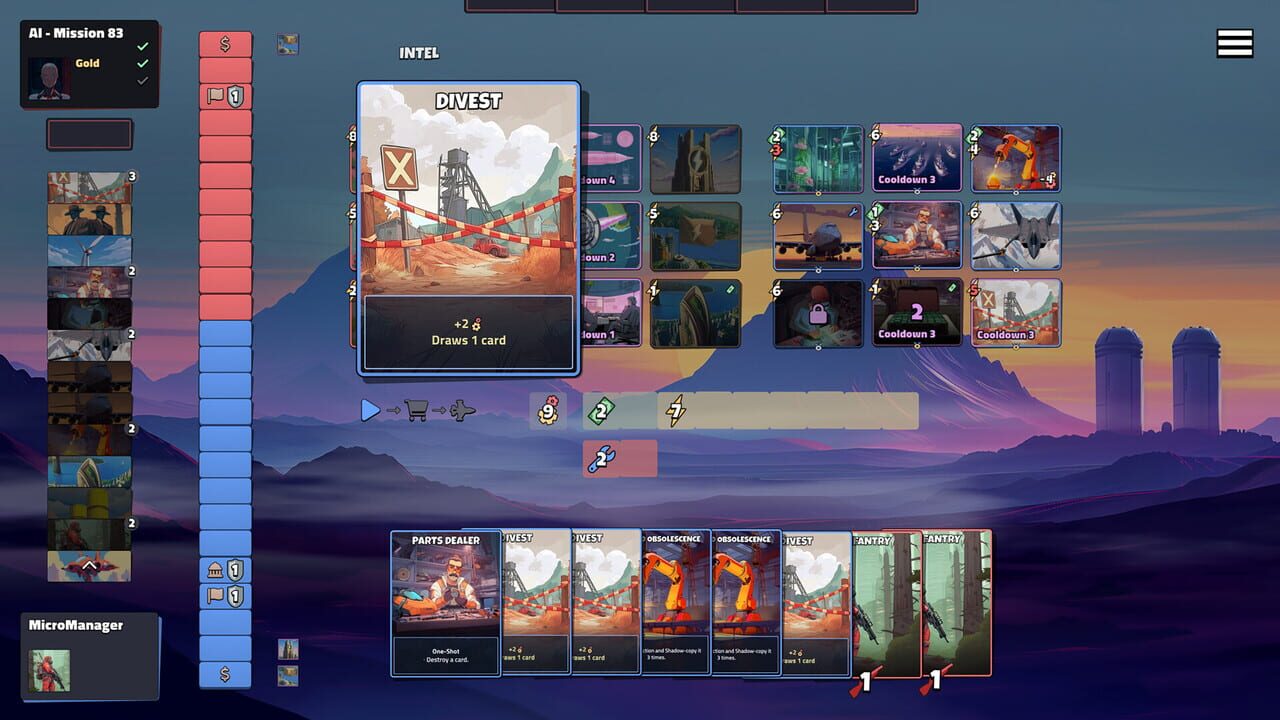Image resolution: width=1280 pixels, height=720 pixels.
Task: Select the gear production icon showing 9
Action: click(549, 410)
